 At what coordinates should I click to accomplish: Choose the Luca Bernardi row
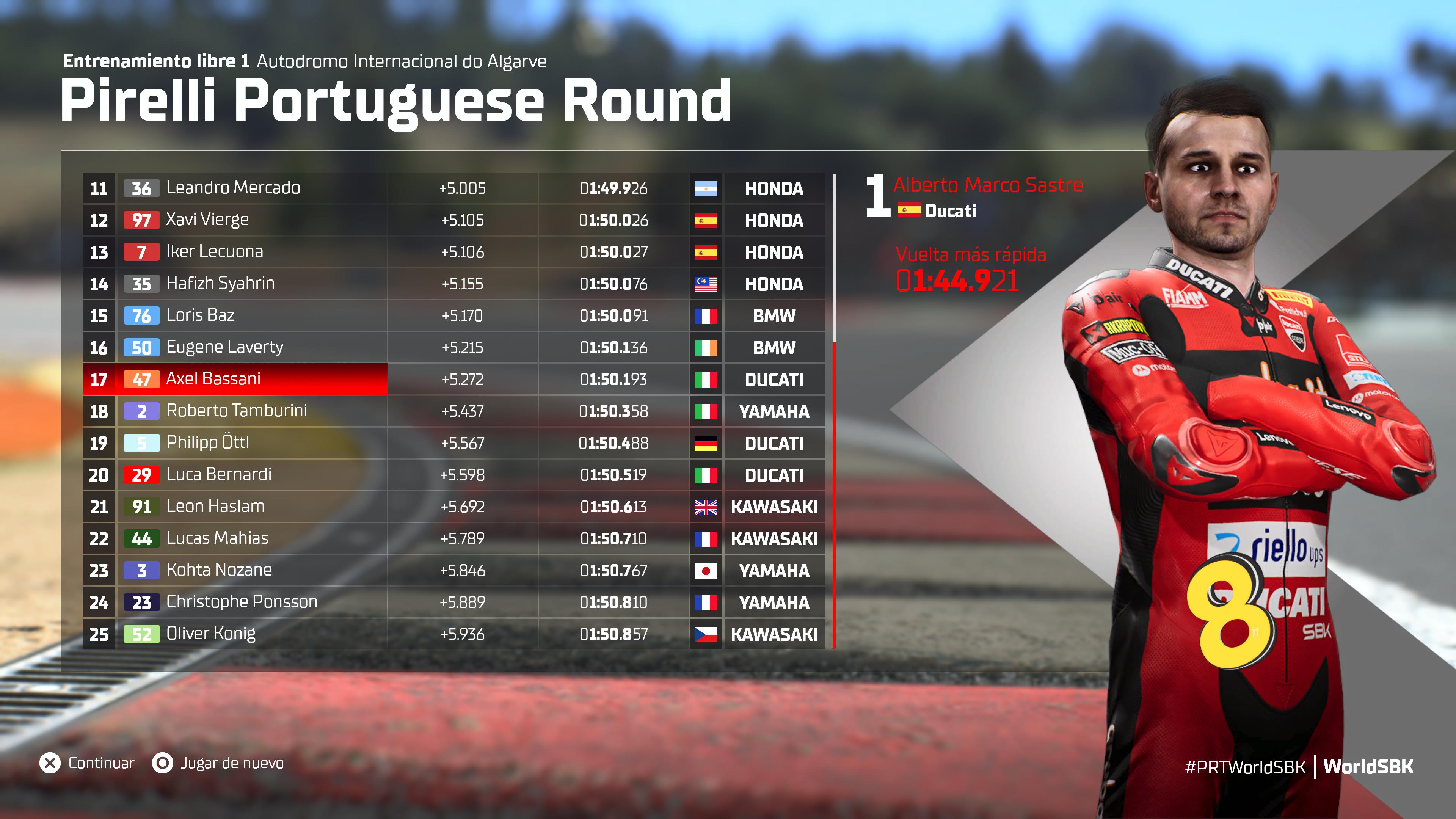tap(219, 475)
